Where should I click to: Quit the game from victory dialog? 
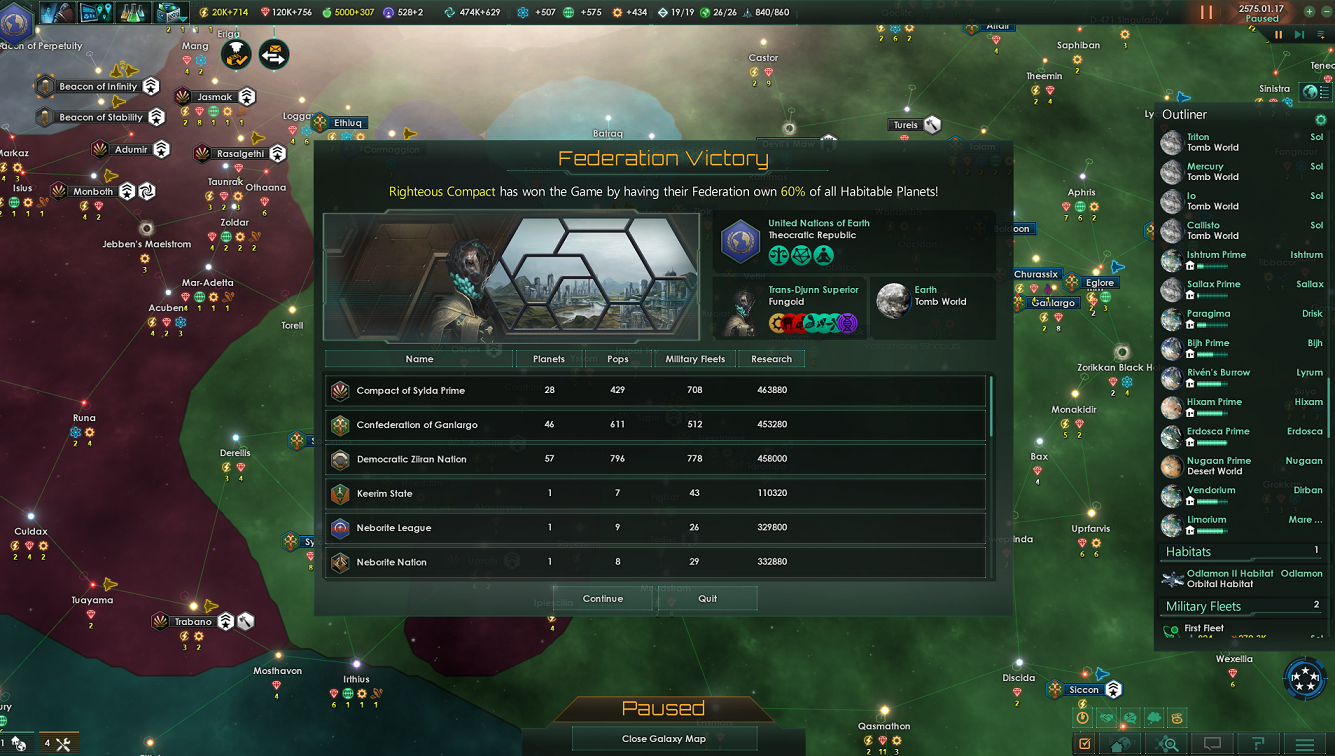(707, 598)
